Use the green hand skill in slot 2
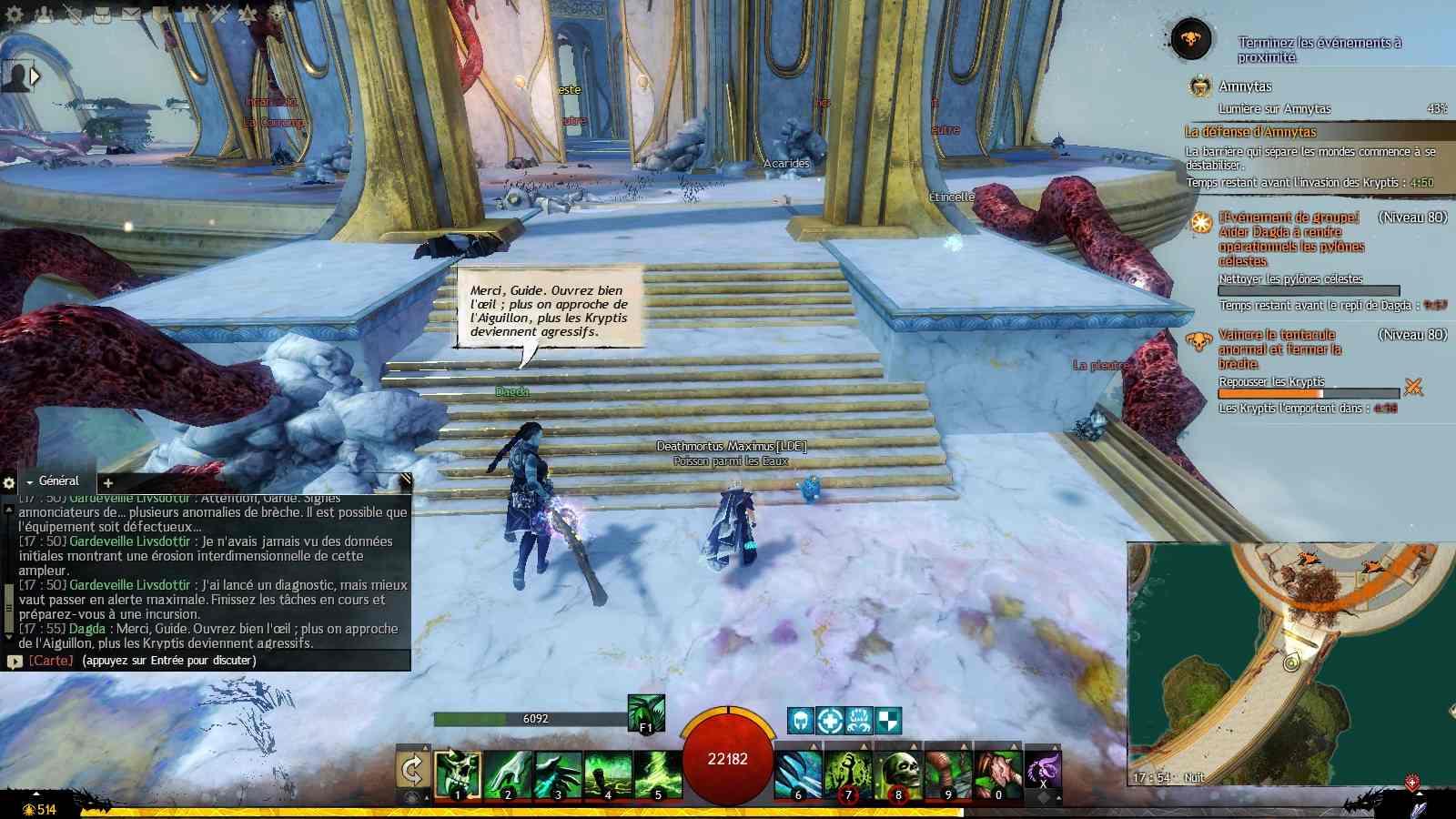Image resolution: width=1456 pixels, height=819 pixels. [x=508, y=773]
